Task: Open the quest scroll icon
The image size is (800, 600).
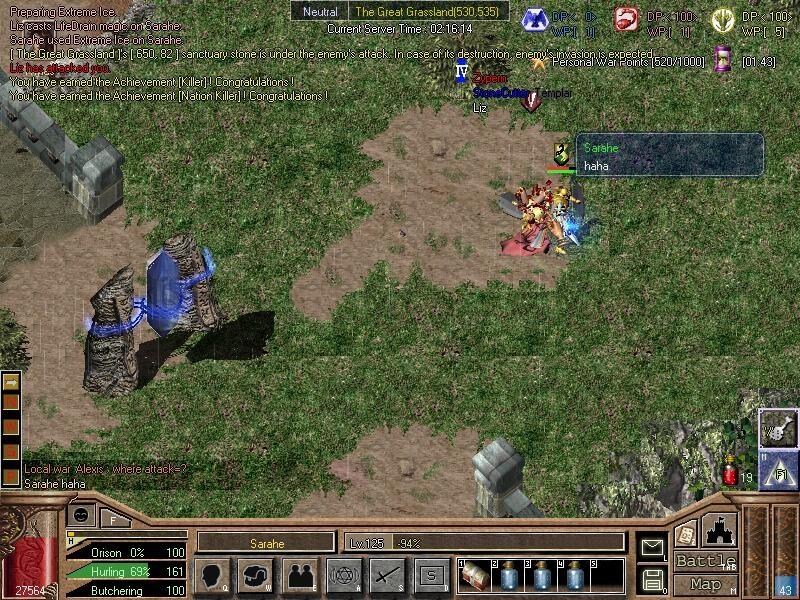Action: click(685, 533)
